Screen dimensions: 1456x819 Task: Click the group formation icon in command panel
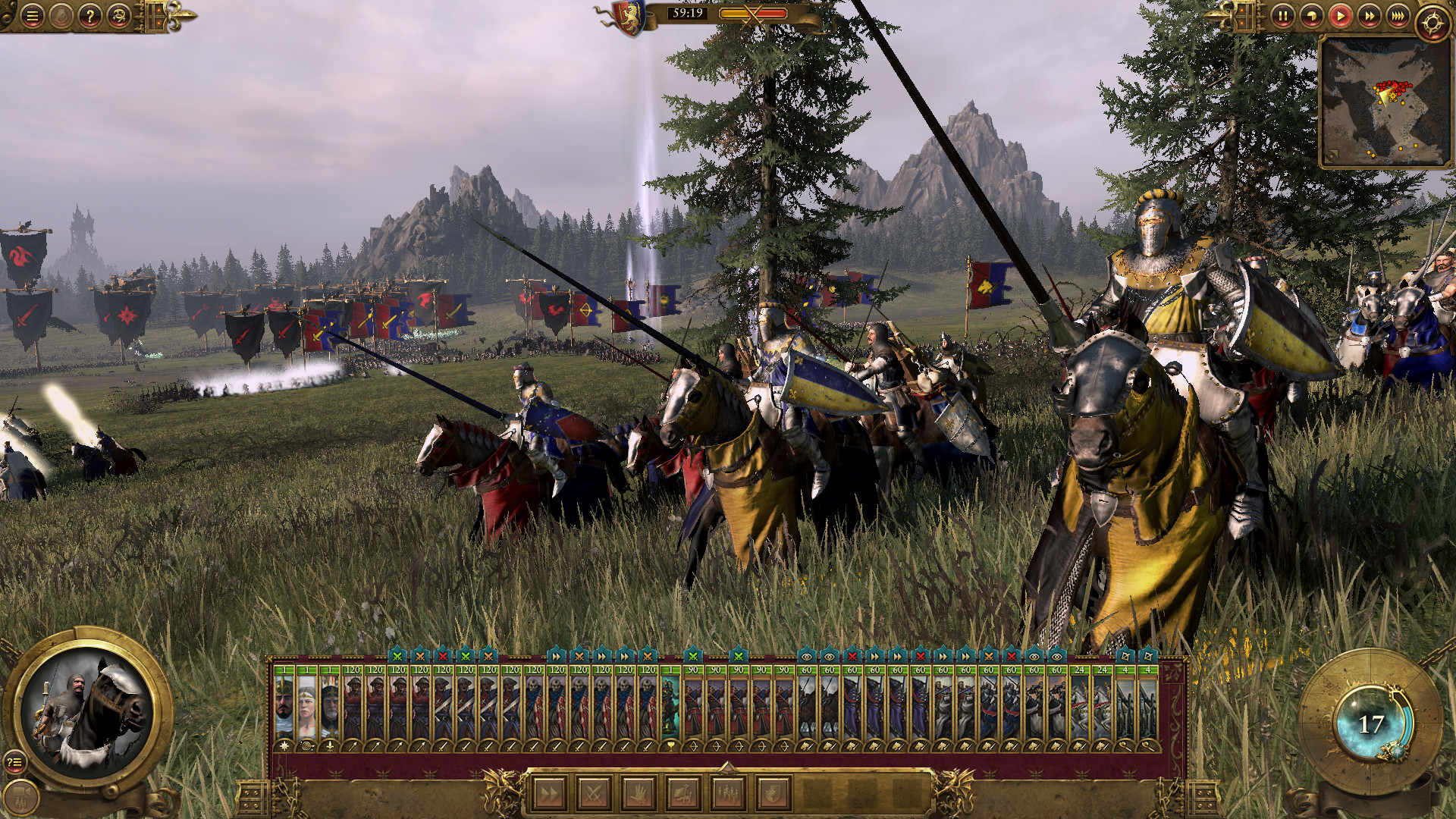tap(726, 792)
